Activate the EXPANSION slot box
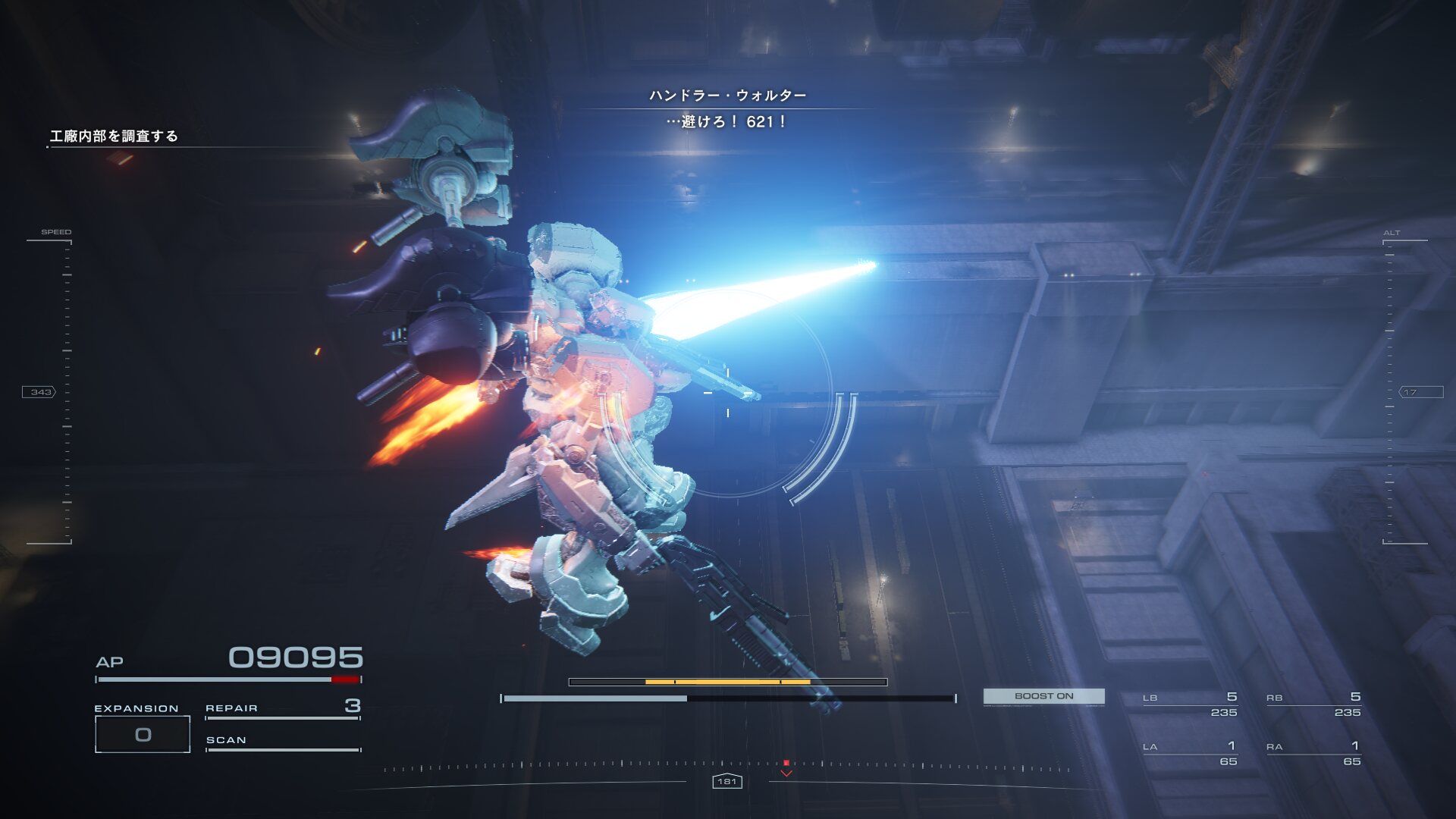Viewport: 1456px width, 819px height. click(143, 734)
